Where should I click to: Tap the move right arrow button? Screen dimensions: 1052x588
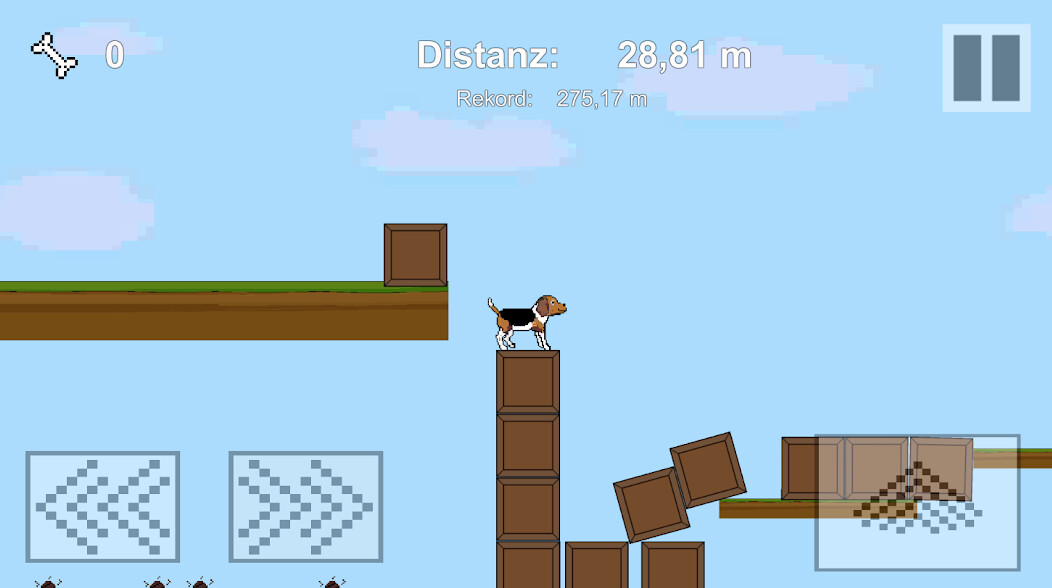click(305, 506)
